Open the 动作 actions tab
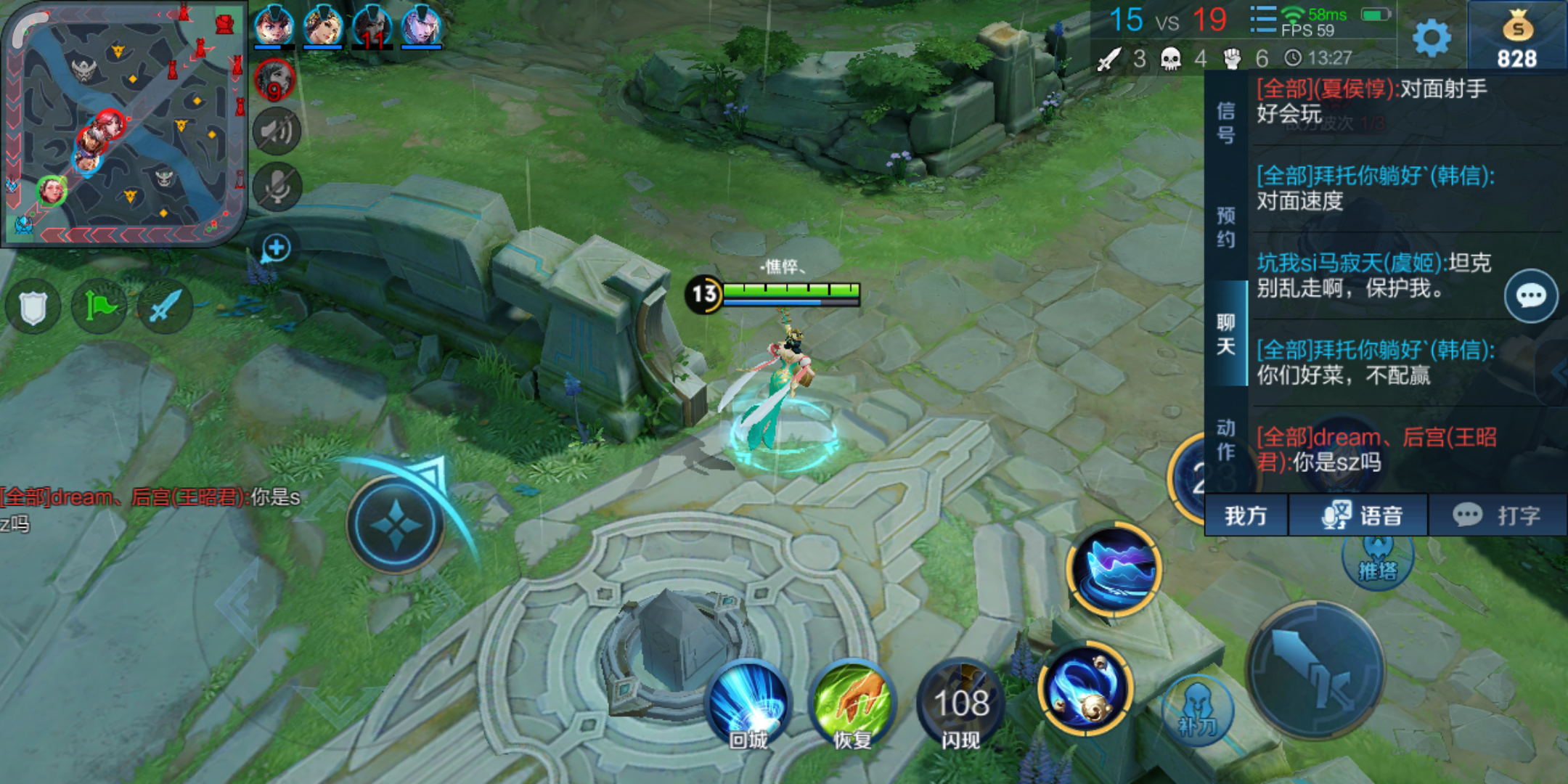The width and height of the screenshot is (1568, 784). click(1225, 440)
